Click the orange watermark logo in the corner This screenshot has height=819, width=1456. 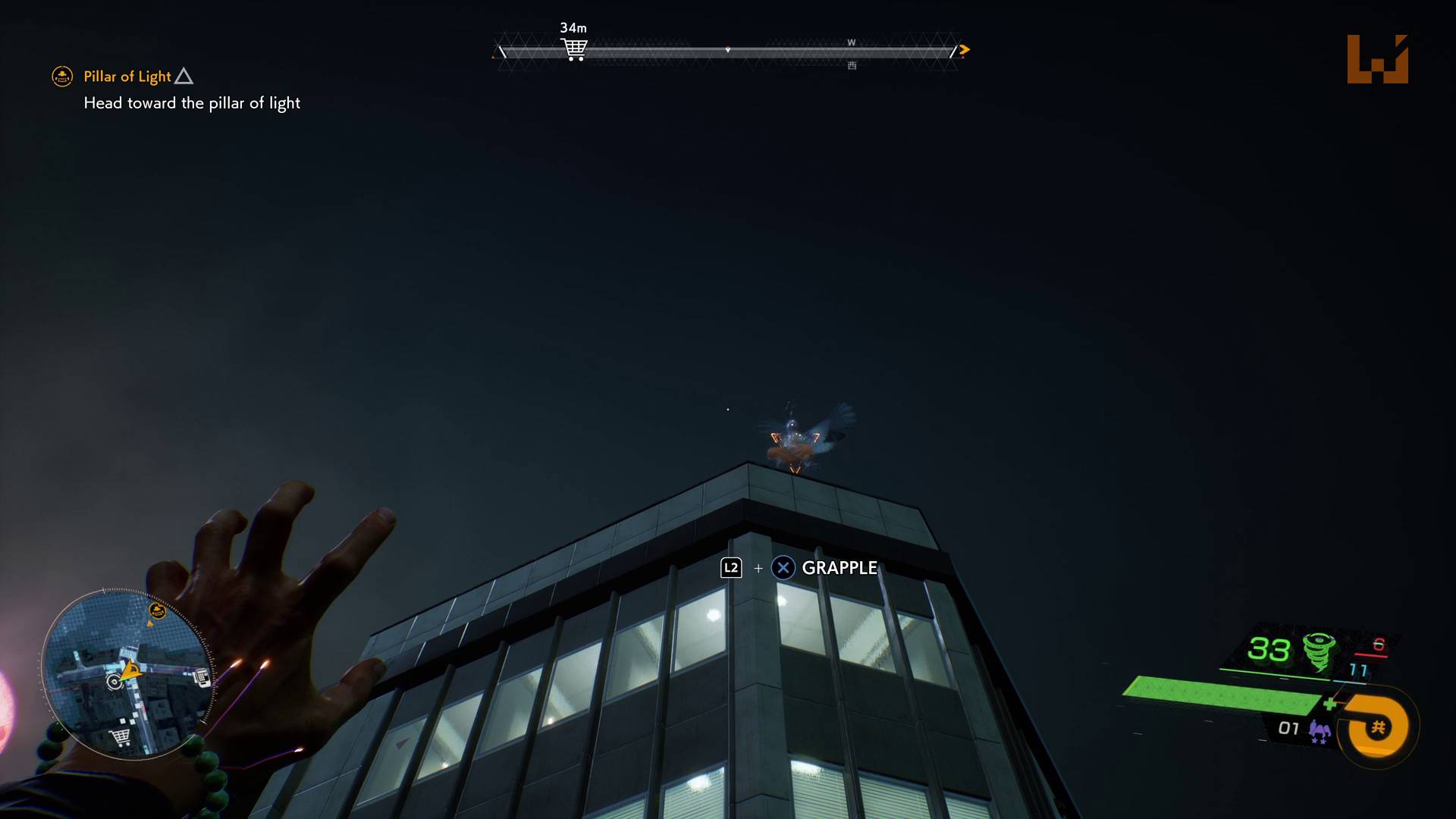pos(1377,59)
